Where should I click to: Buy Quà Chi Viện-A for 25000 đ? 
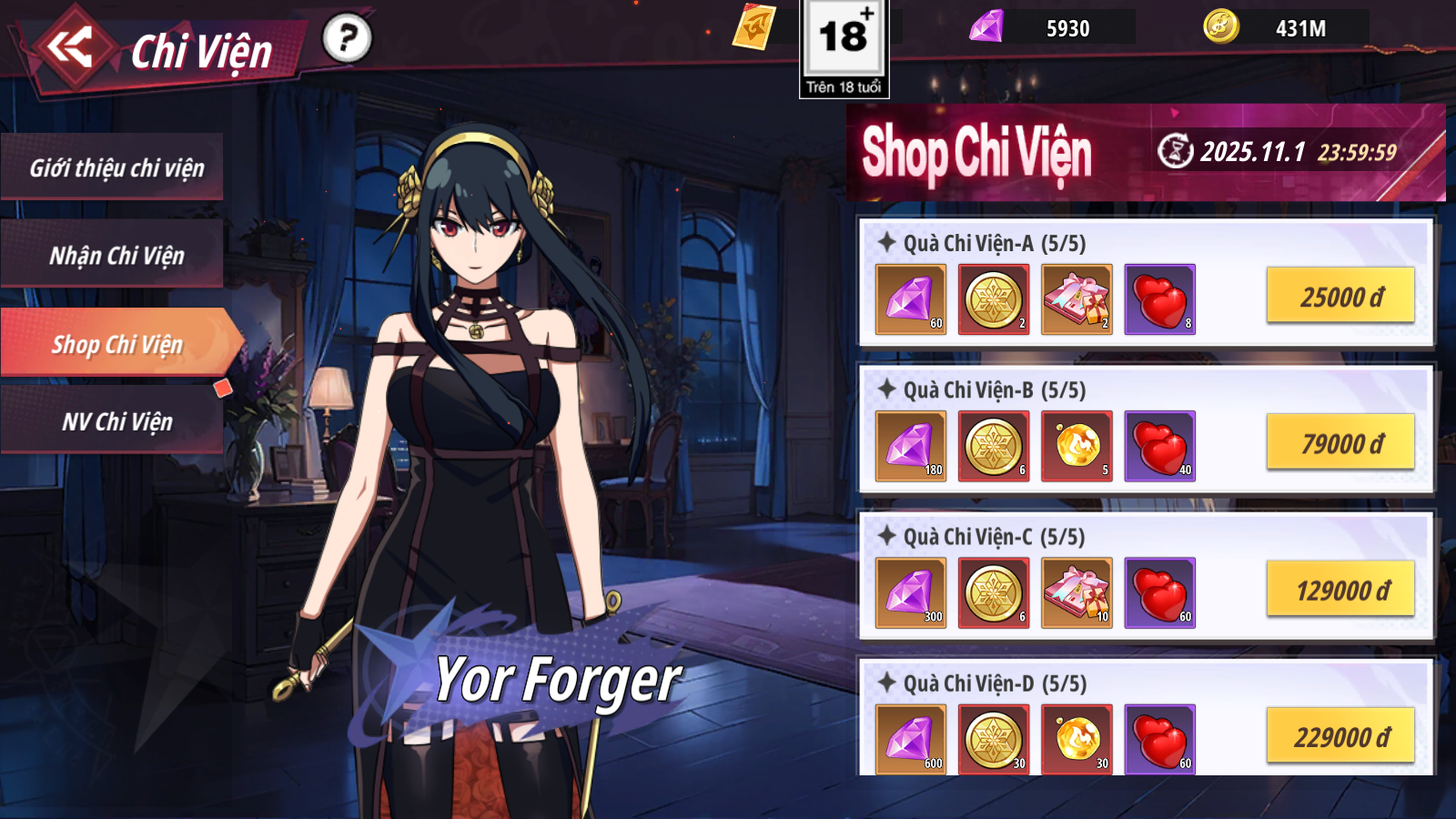pyautogui.click(x=1340, y=297)
